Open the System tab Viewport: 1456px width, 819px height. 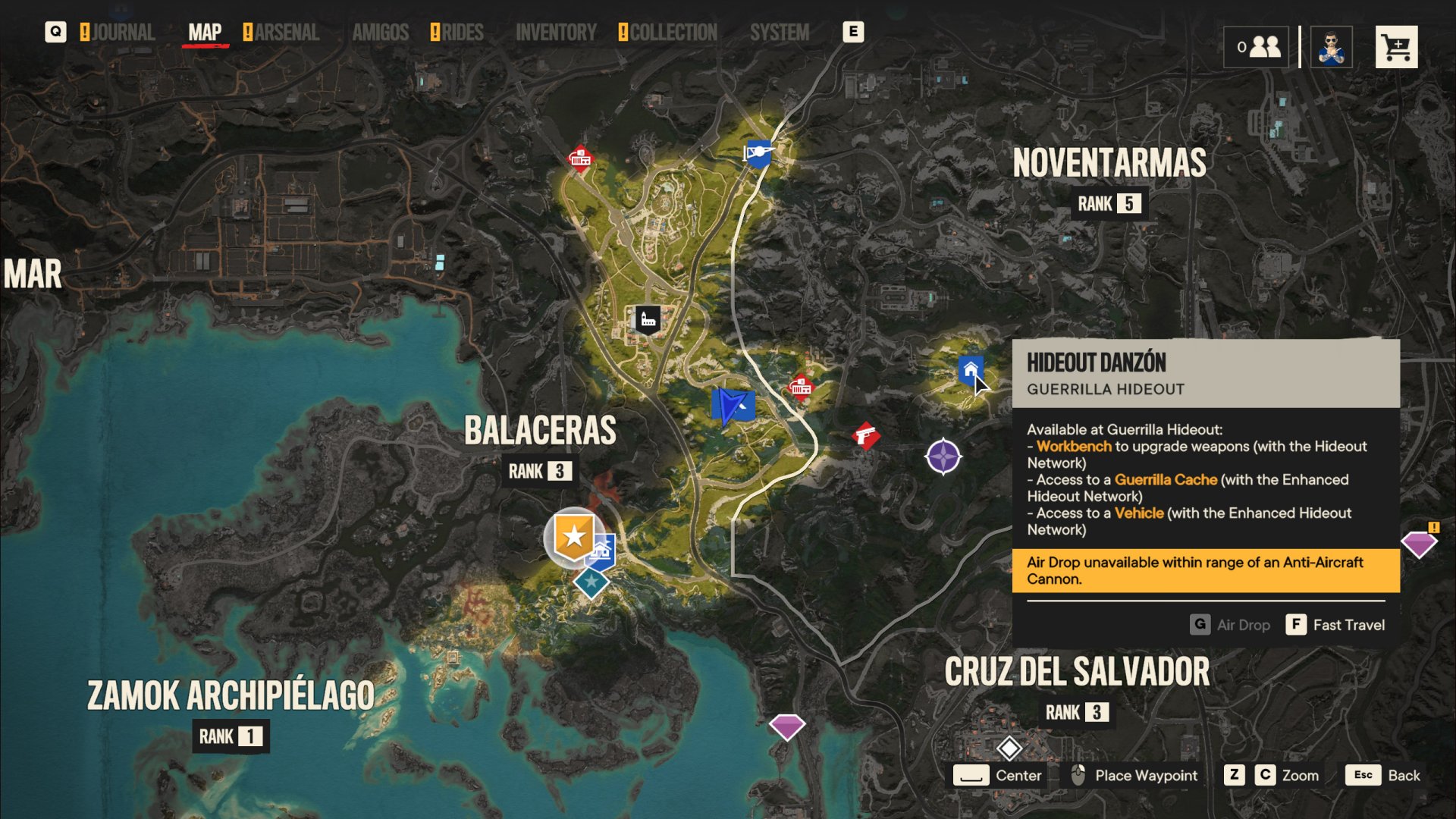780,33
